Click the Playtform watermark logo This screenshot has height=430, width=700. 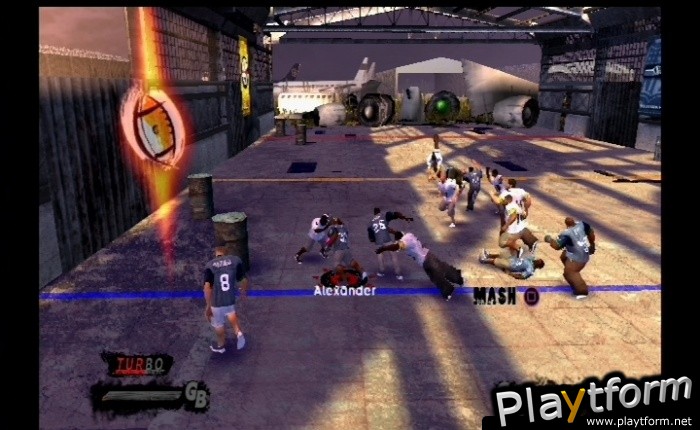(x=592, y=398)
